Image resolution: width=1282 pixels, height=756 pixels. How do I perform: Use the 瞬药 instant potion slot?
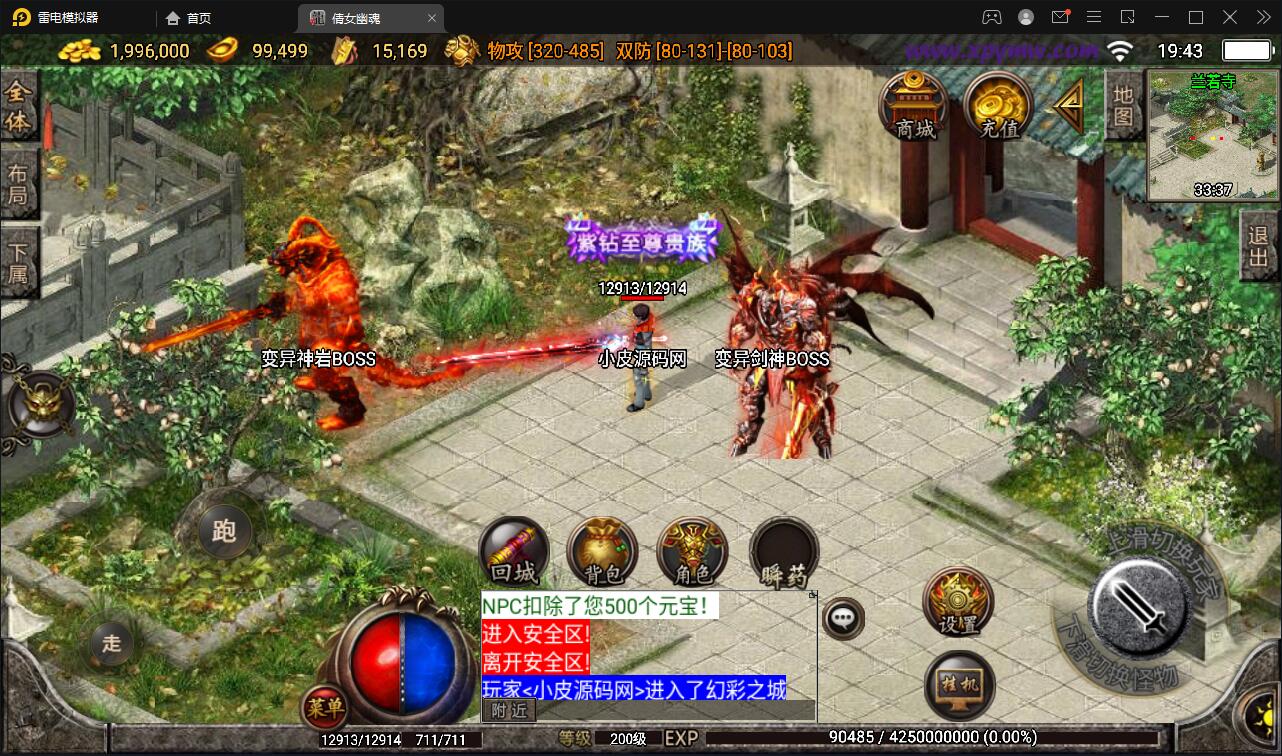tap(783, 553)
